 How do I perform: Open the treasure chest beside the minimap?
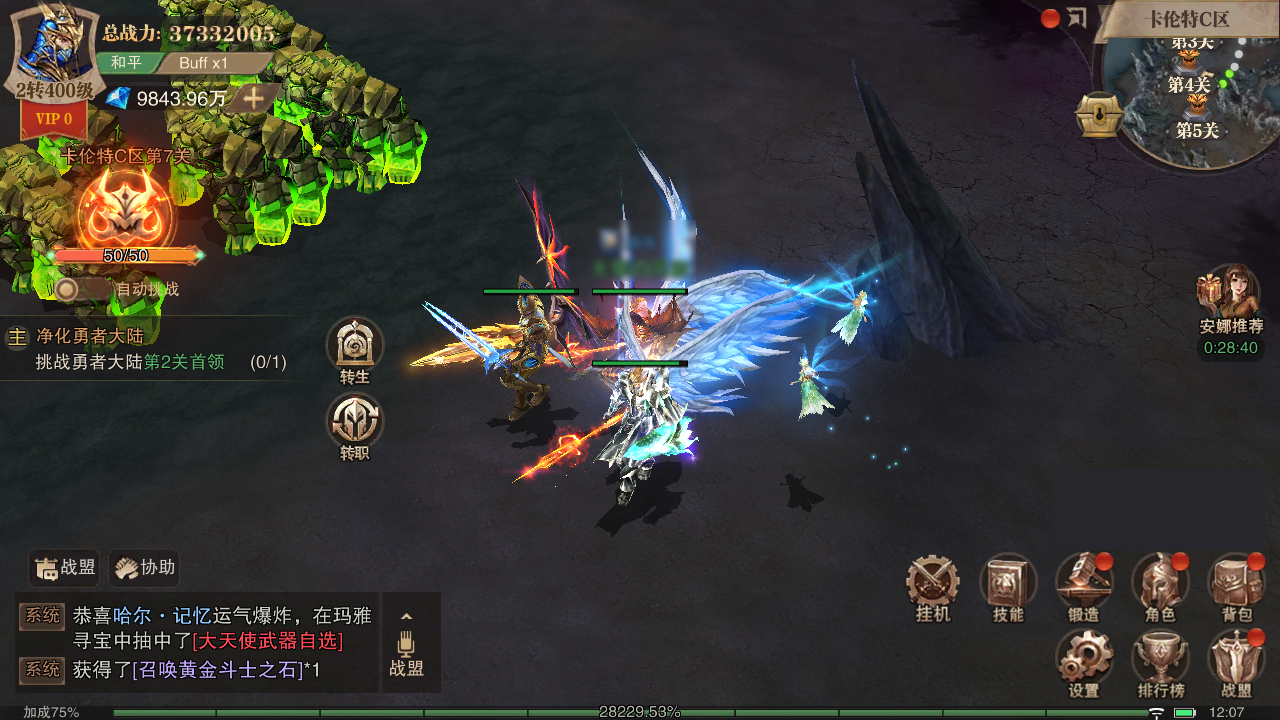click(1096, 116)
